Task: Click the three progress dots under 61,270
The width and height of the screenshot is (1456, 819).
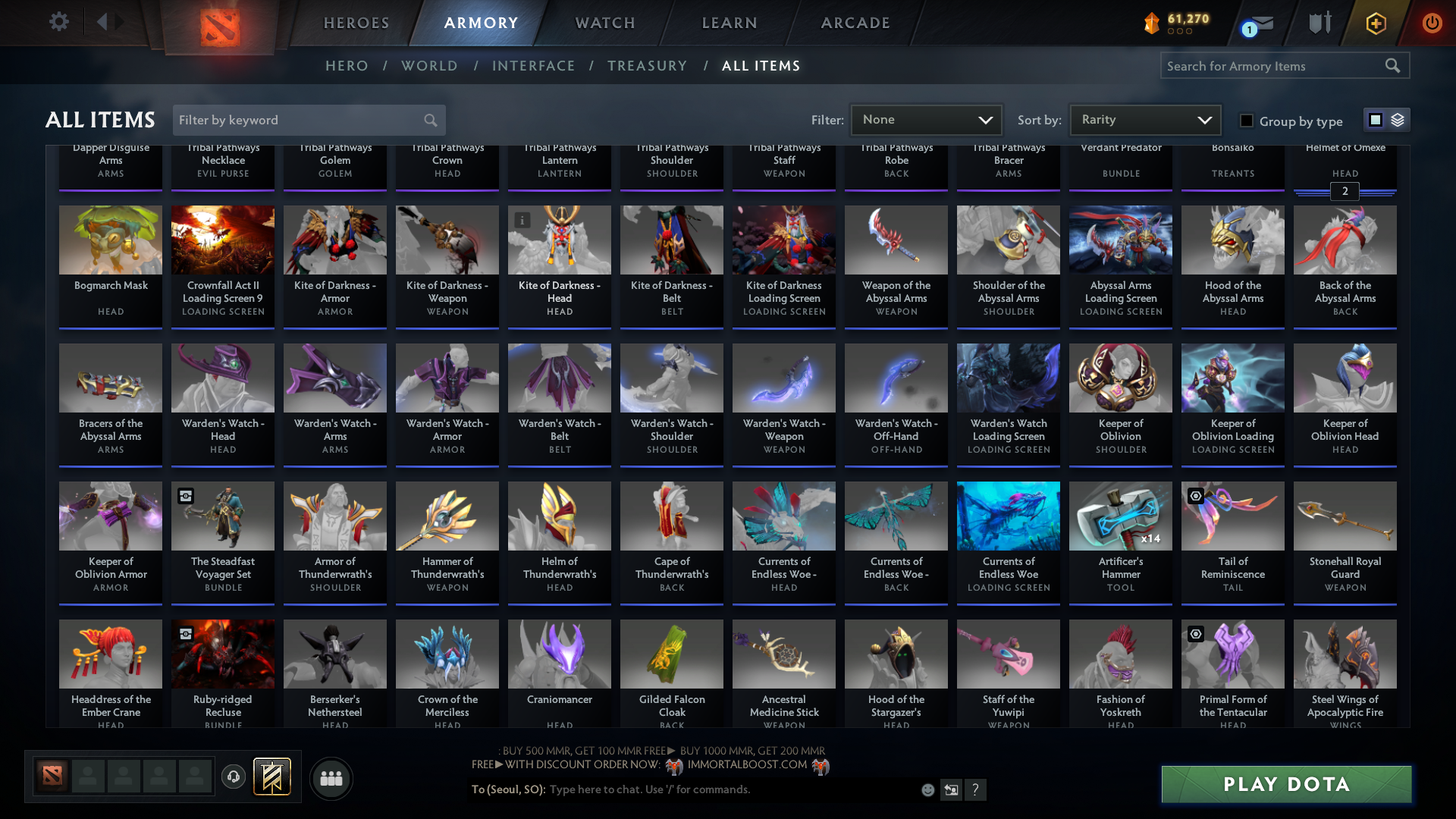Action: [1178, 32]
